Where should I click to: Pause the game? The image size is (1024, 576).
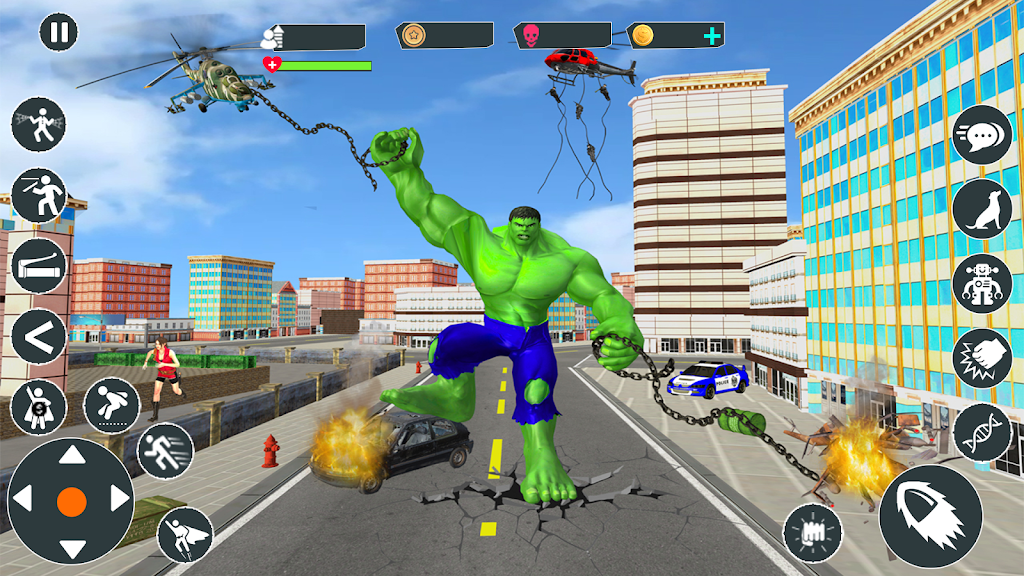click(59, 31)
